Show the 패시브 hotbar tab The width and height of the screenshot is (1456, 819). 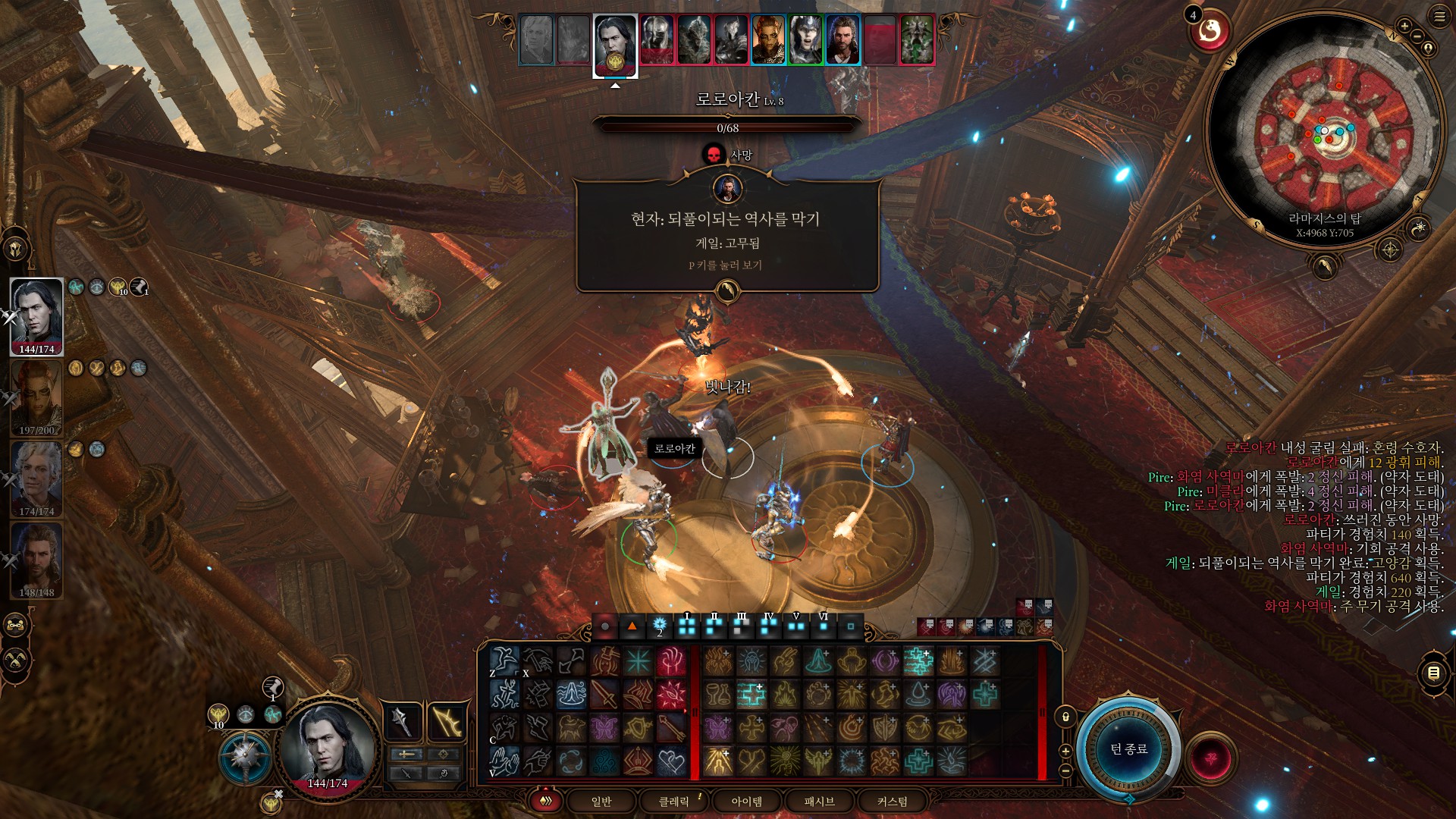(x=819, y=802)
